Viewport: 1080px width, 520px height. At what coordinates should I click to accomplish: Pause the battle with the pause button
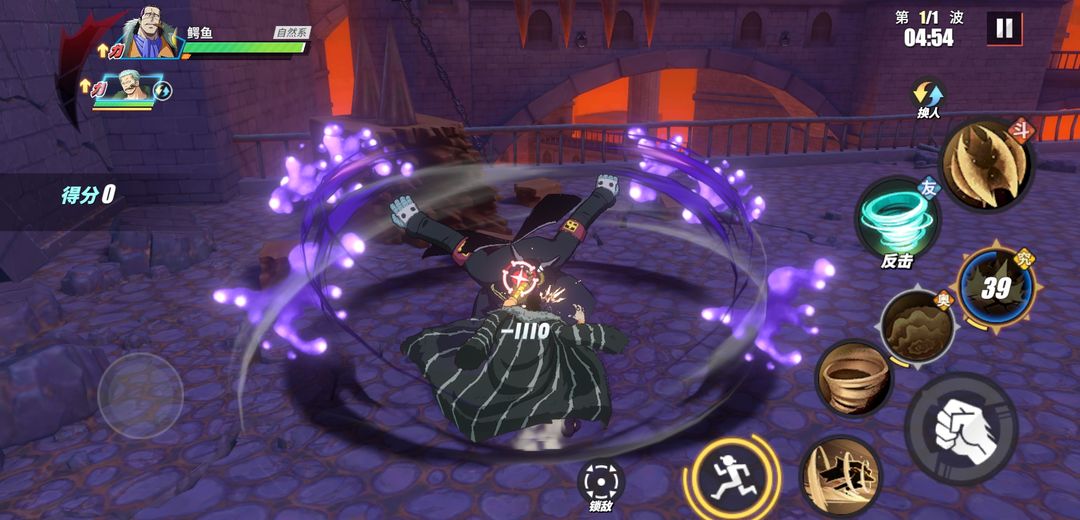coord(1004,28)
